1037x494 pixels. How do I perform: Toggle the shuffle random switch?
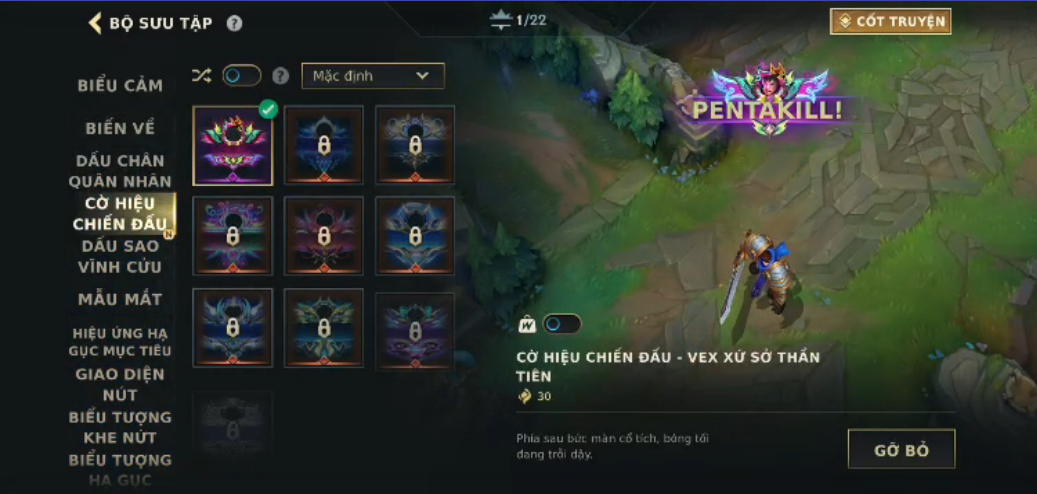[x=241, y=76]
